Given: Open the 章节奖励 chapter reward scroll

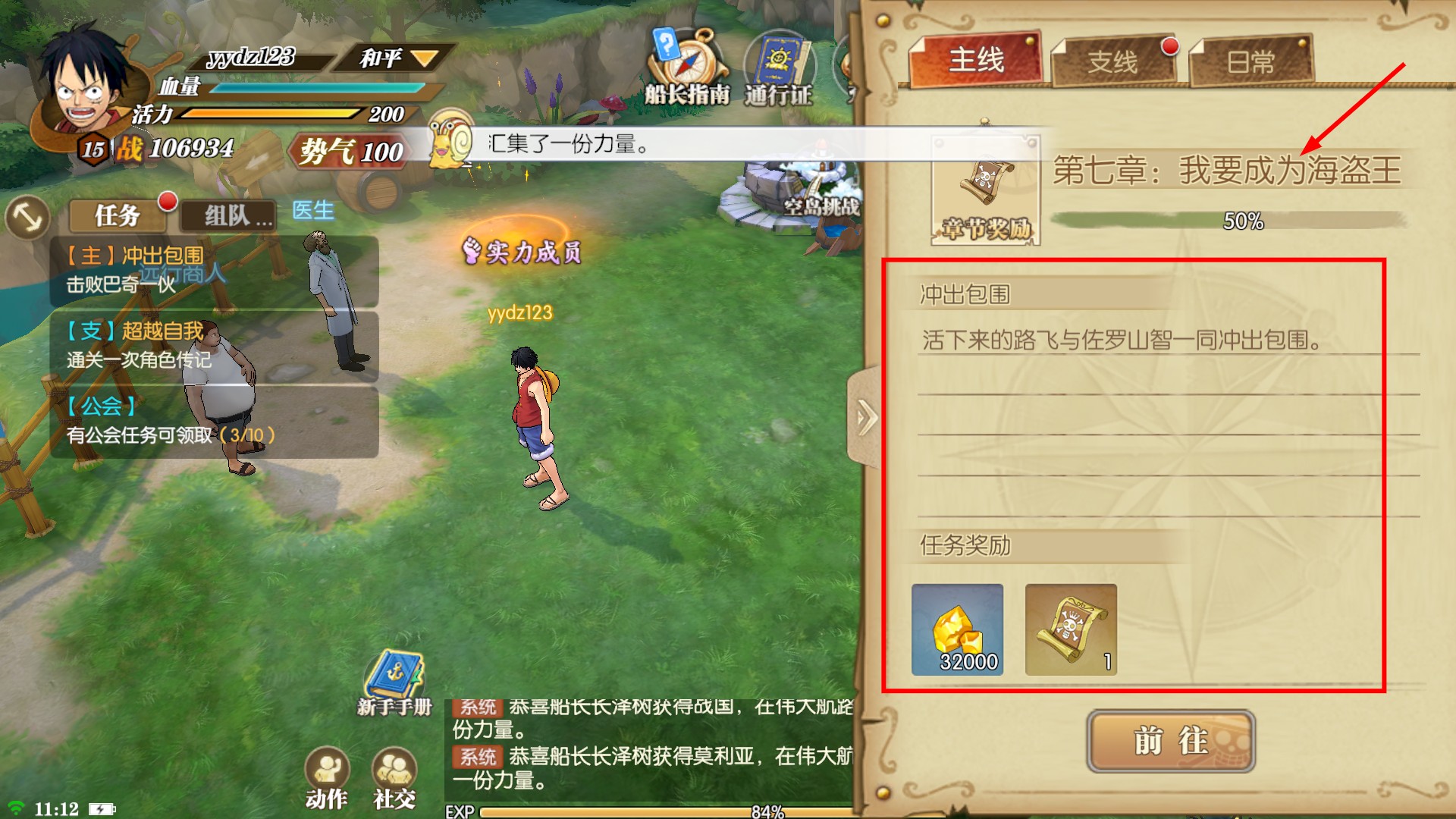Looking at the screenshot, I should pos(985,190).
